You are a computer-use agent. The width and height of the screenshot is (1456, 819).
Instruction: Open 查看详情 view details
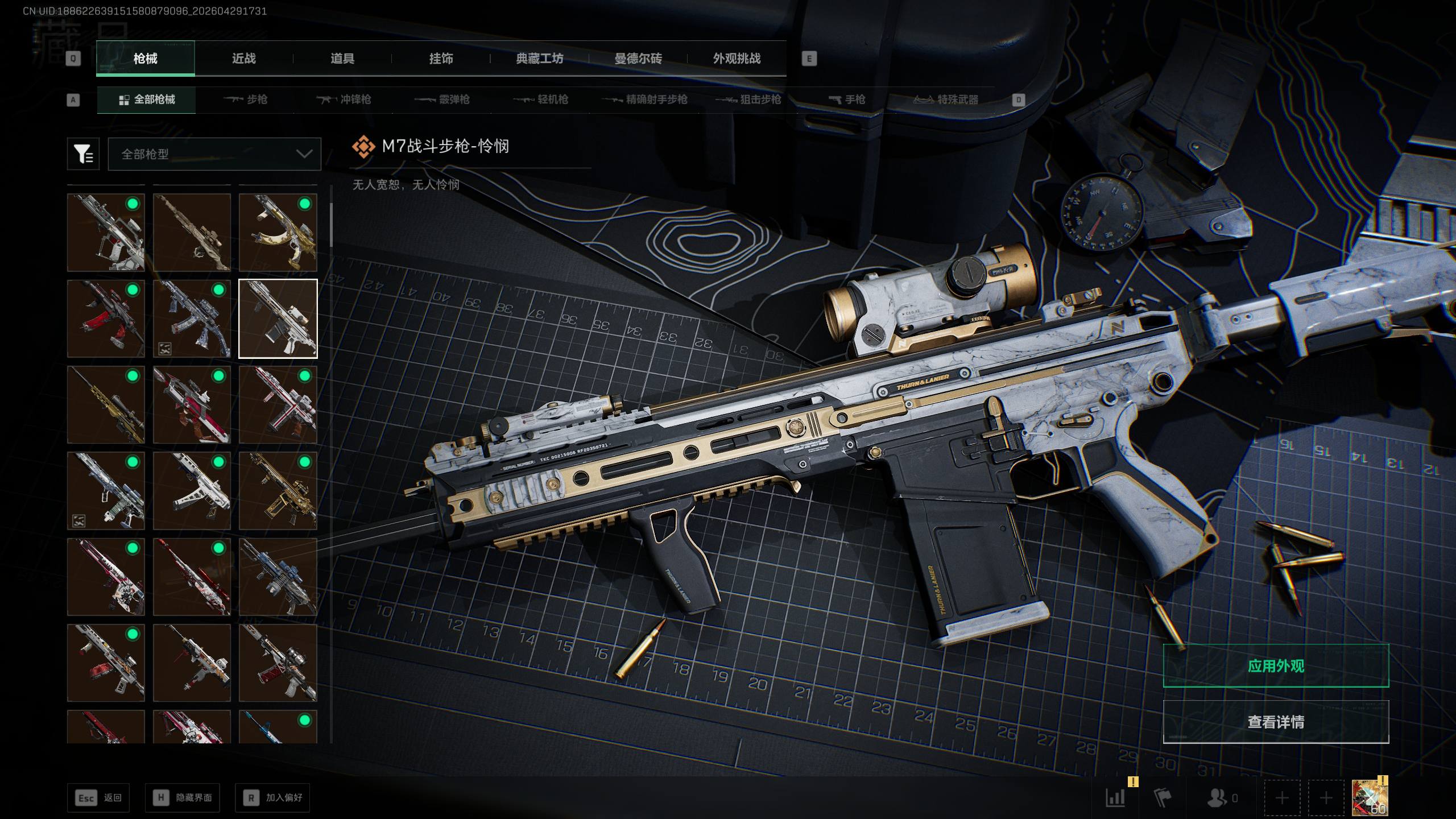1276,722
